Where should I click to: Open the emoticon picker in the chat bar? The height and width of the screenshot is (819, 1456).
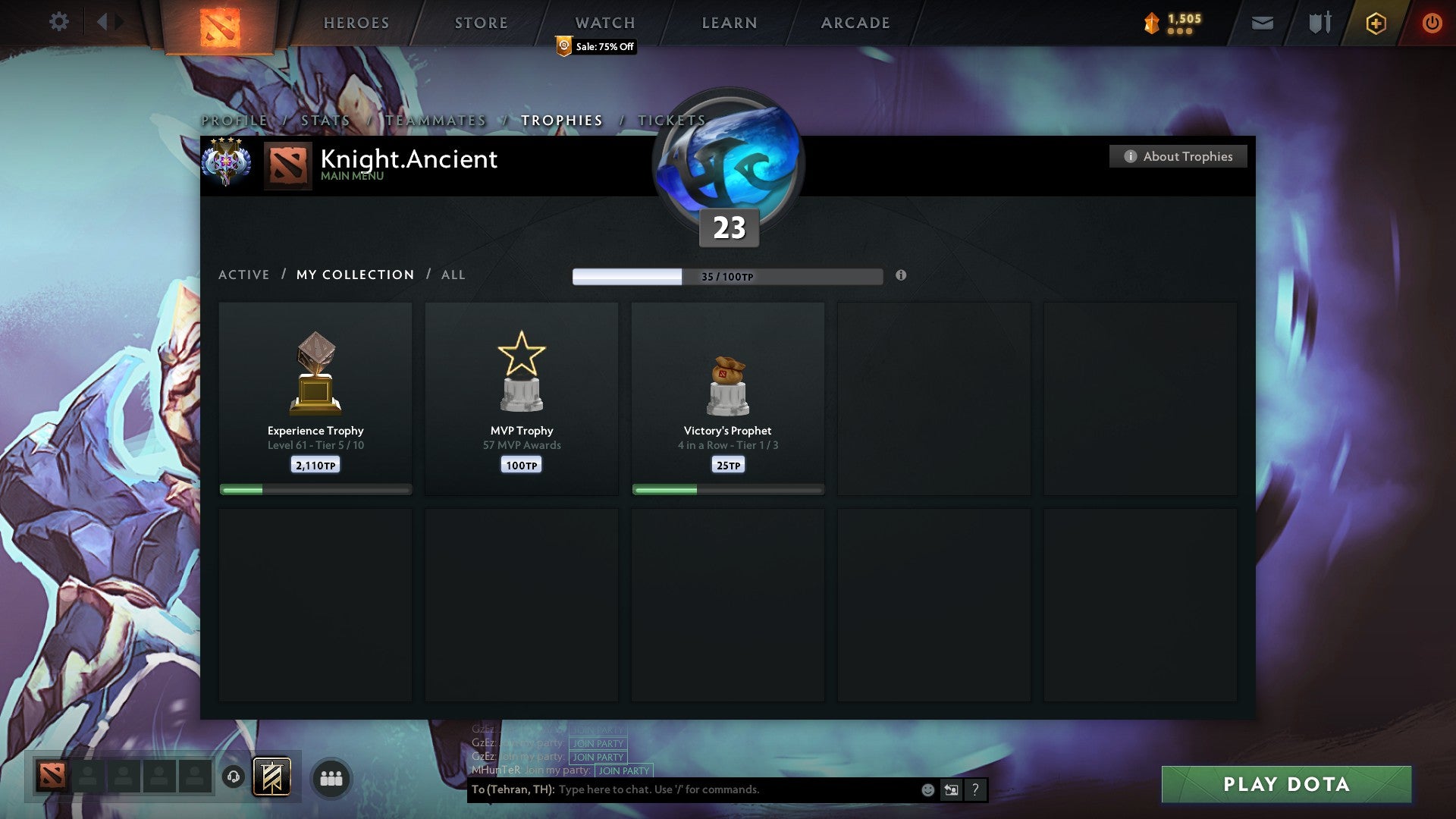click(927, 789)
